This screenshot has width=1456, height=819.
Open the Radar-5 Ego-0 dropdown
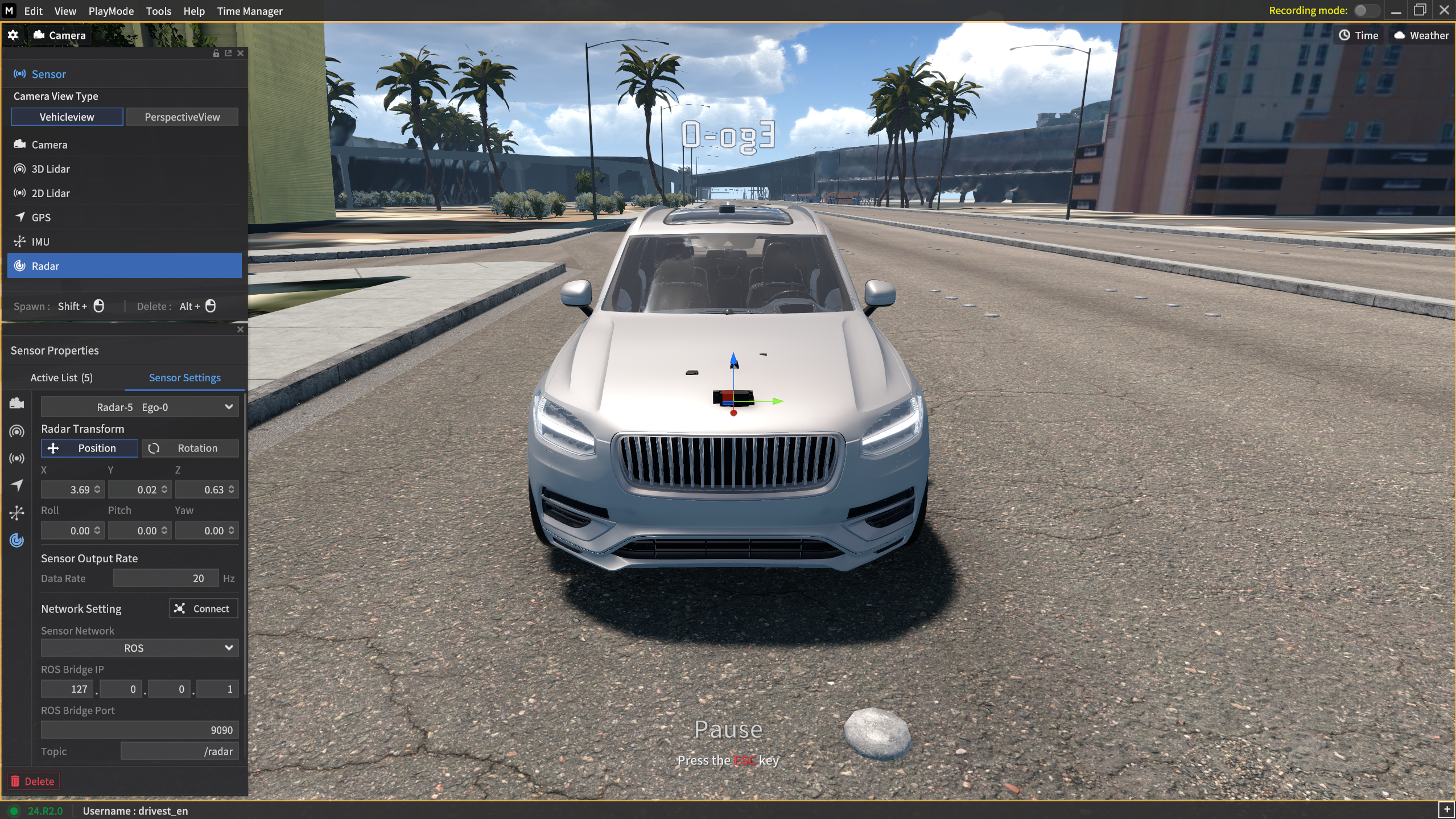(x=139, y=407)
